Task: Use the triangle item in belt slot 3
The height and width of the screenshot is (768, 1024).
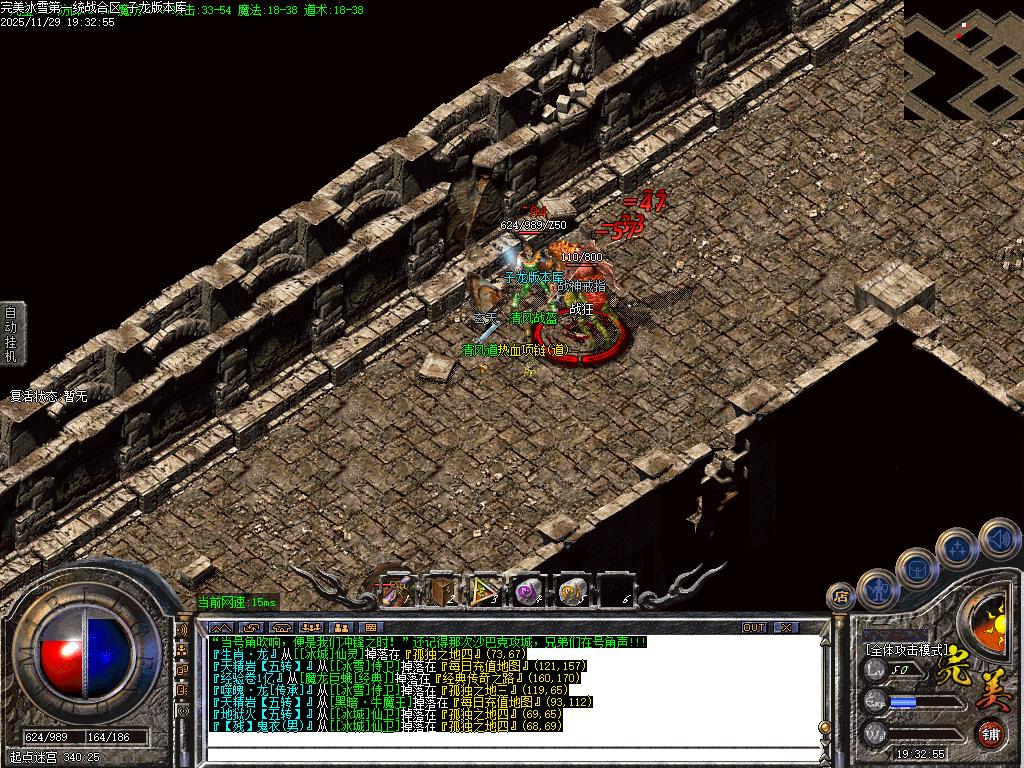Action: (485, 591)
